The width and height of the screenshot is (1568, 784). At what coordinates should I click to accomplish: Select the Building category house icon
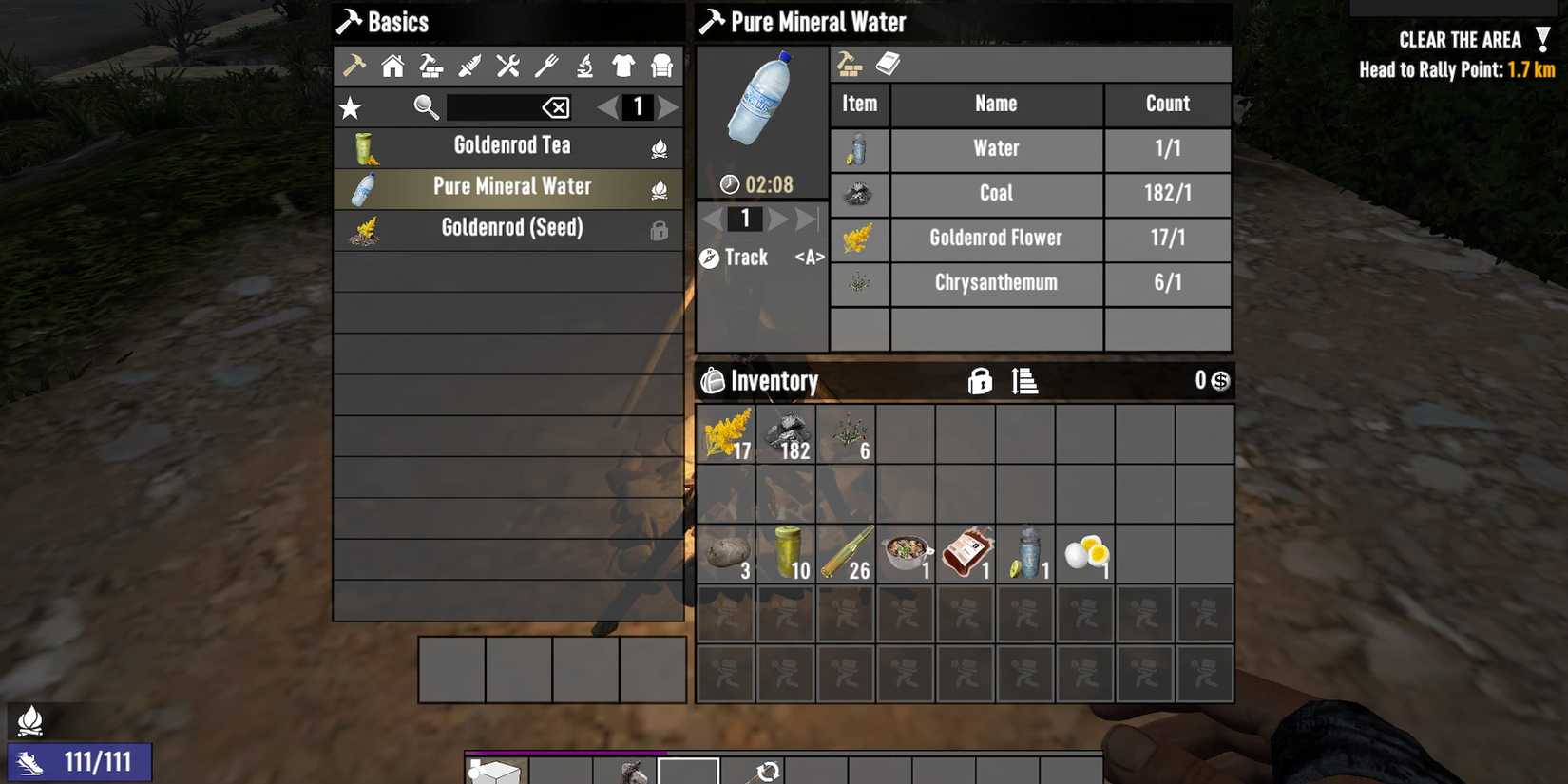click(x=392, y=67)
